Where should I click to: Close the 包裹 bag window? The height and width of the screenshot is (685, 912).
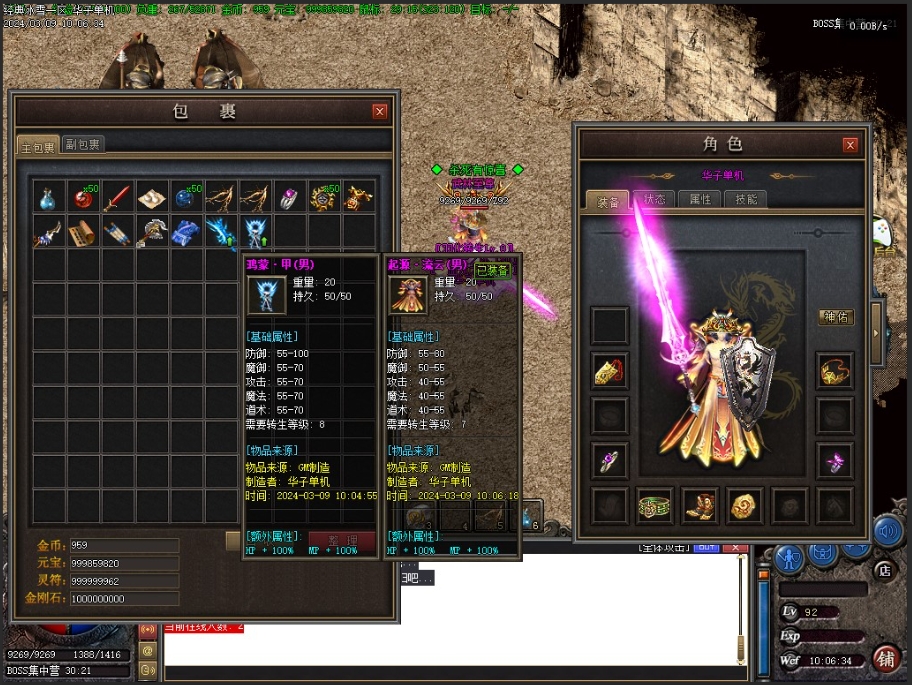pos(380,112)
